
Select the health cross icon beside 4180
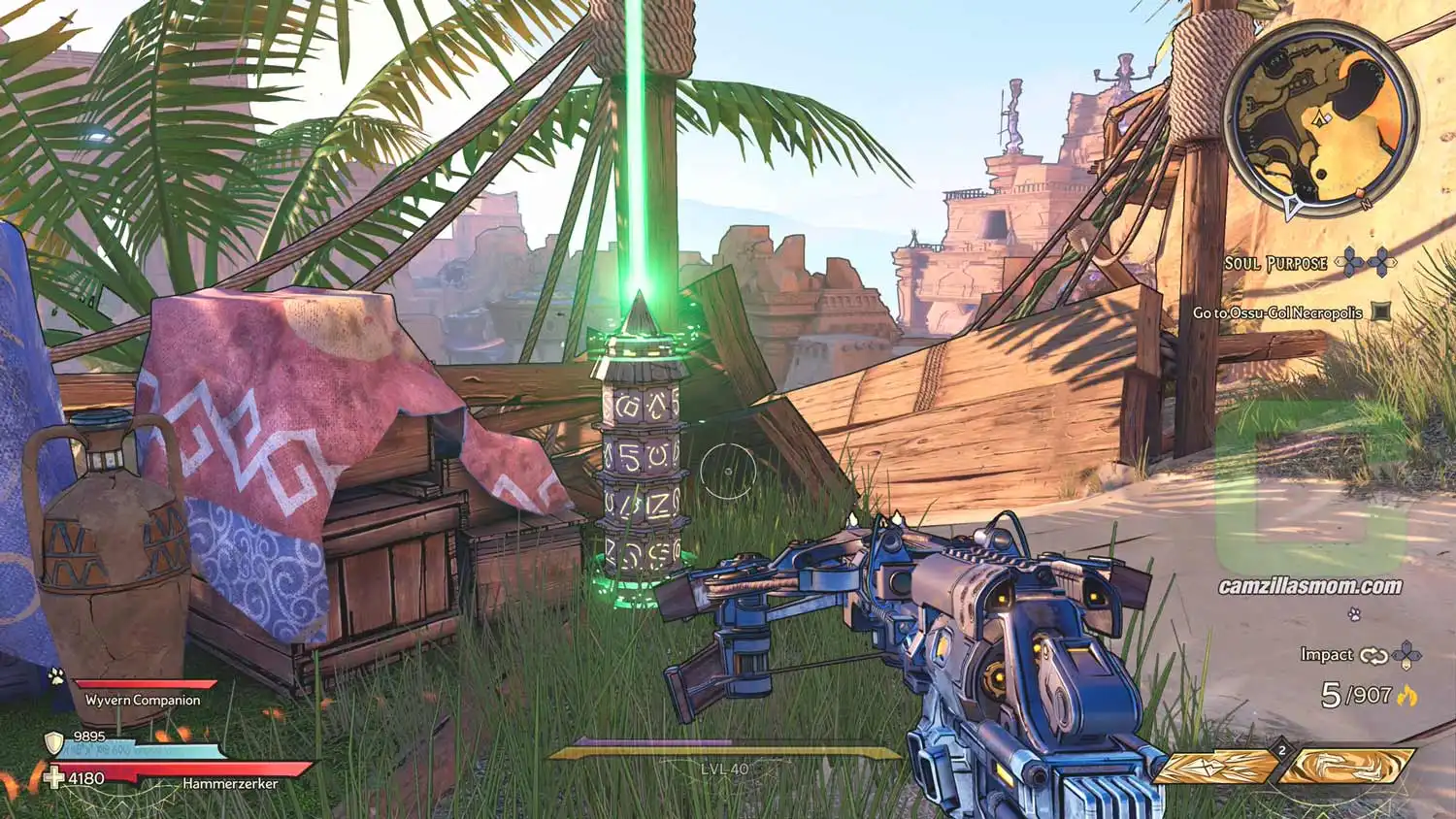coord(54,775)
